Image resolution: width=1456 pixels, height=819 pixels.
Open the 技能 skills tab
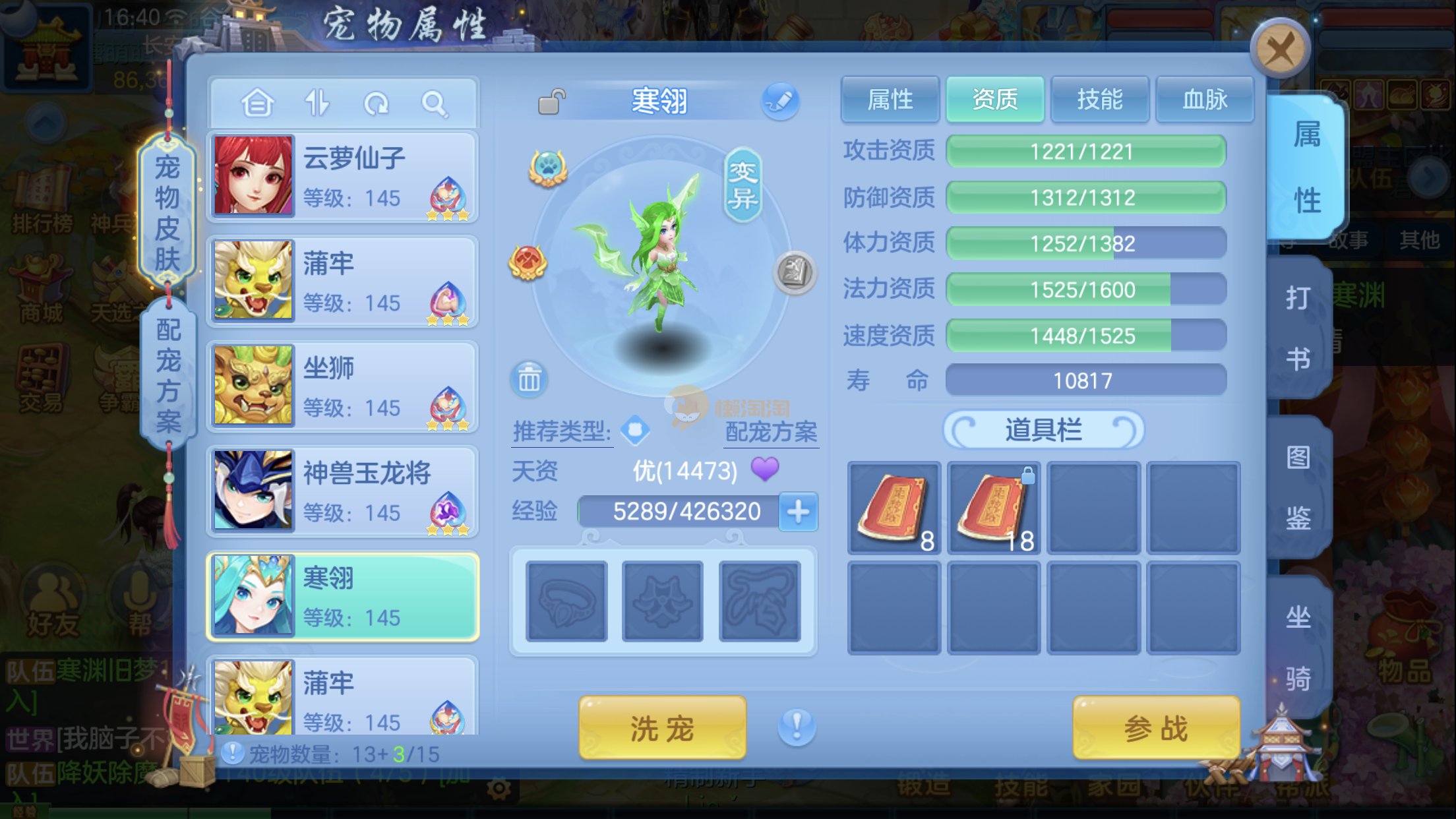click(x=1099, y=100)
